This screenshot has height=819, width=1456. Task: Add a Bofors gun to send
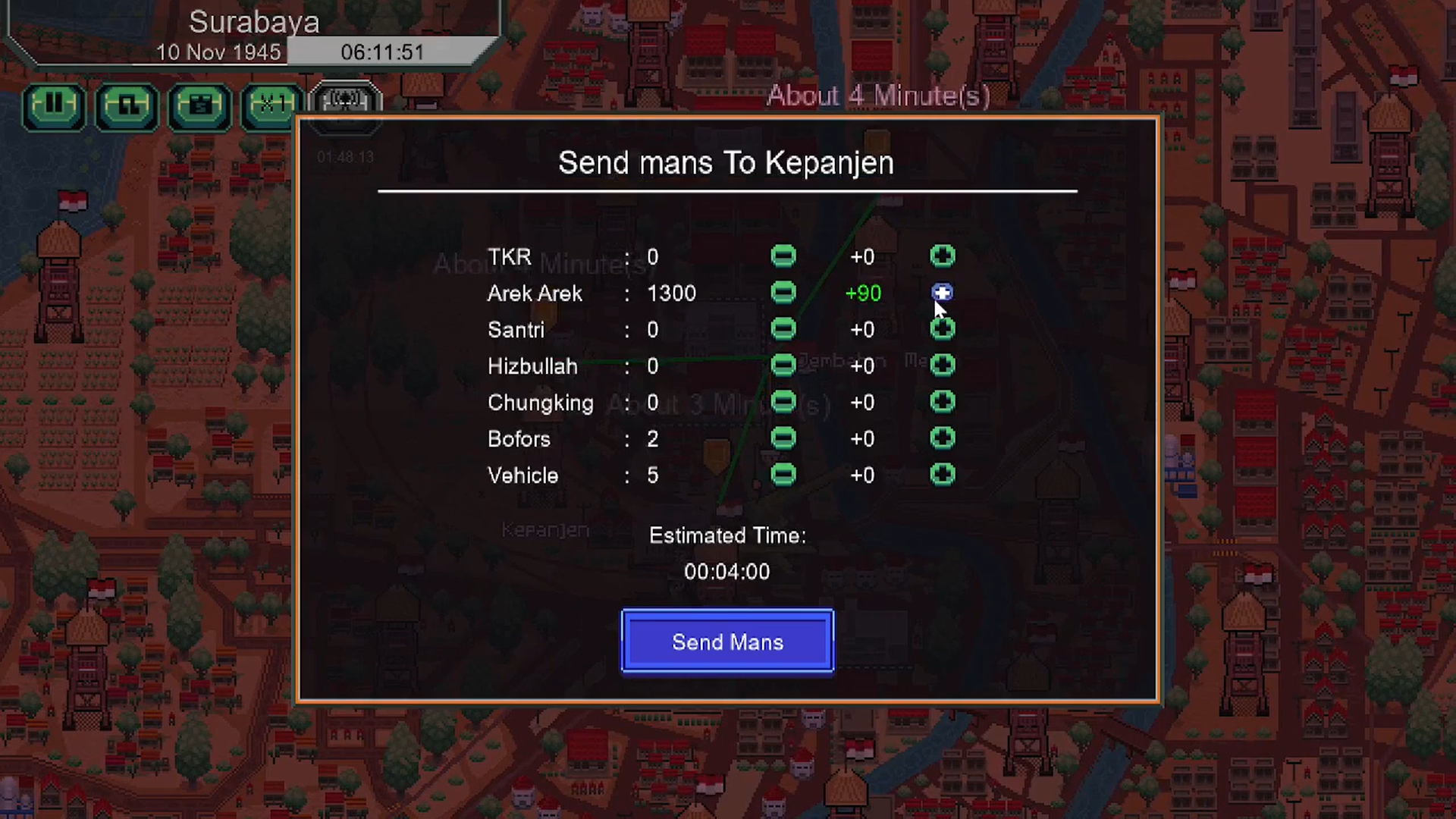click(942, 438)
